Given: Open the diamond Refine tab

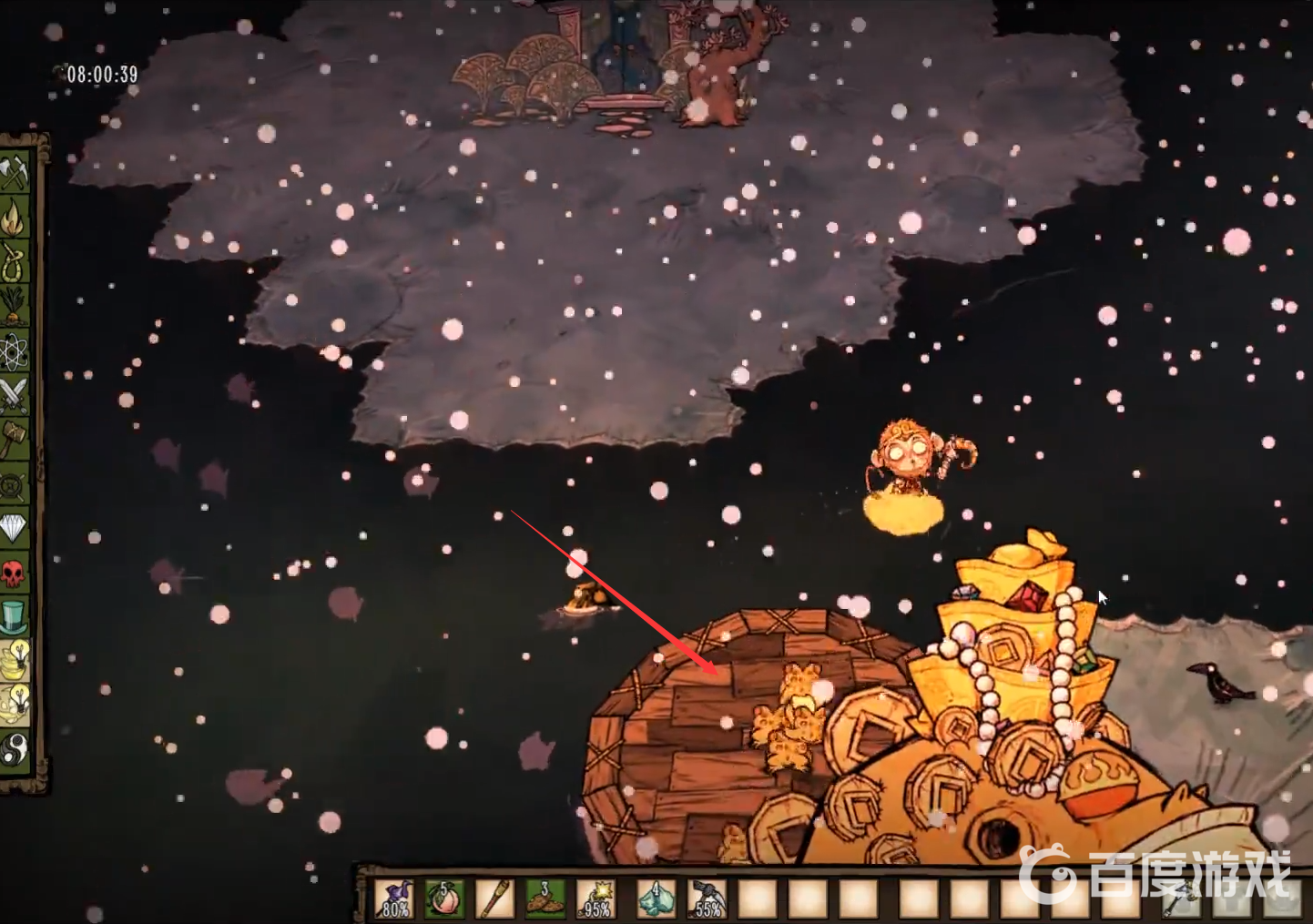Looking at the screenshot, I should point(15,529).
